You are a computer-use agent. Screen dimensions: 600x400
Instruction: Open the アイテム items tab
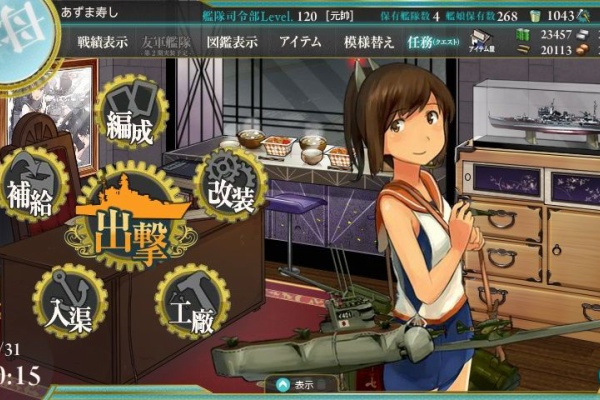pos(300,42)
